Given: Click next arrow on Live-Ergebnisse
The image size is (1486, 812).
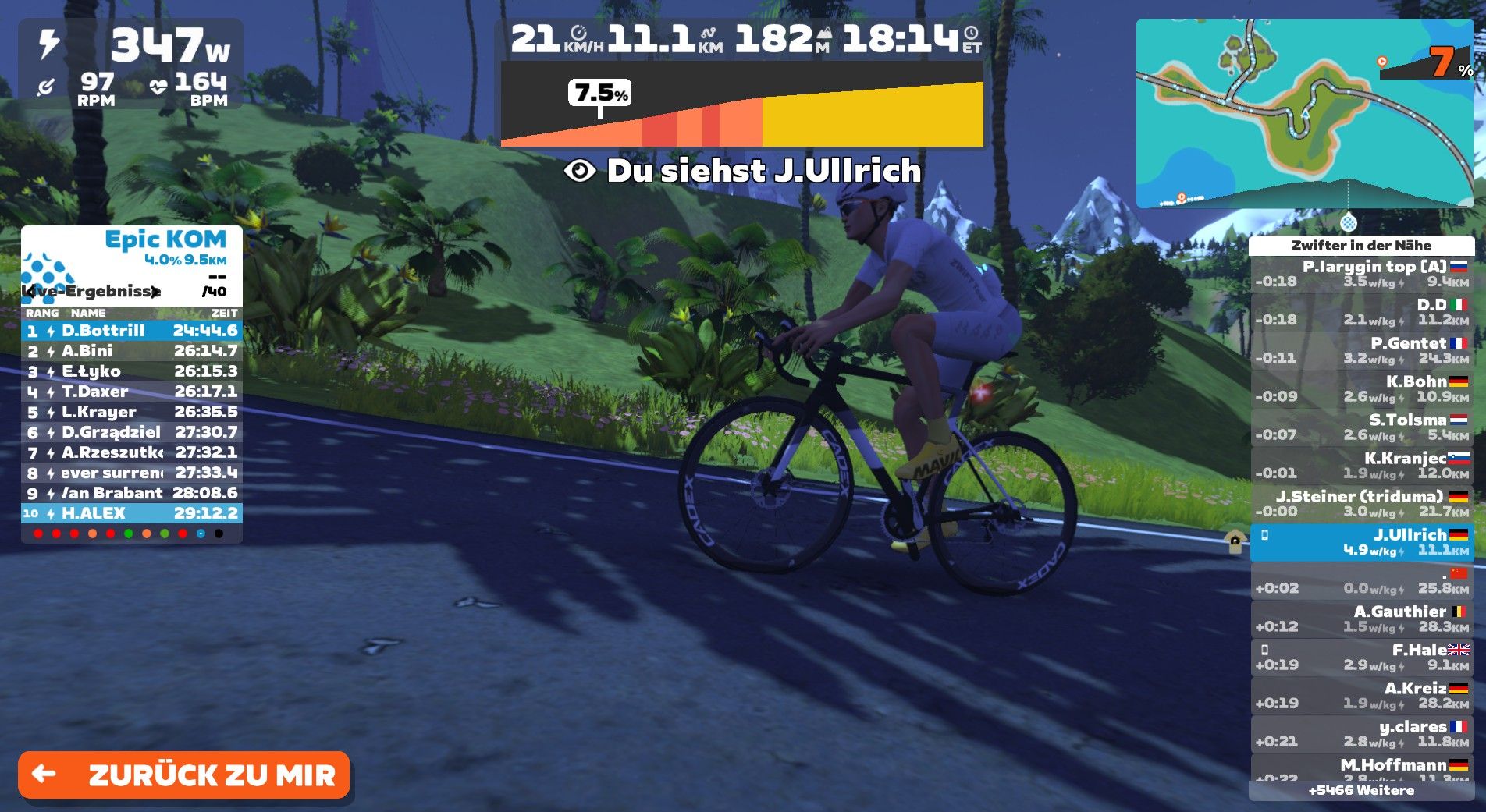Looking at the screenshot, I should (156, 292).
